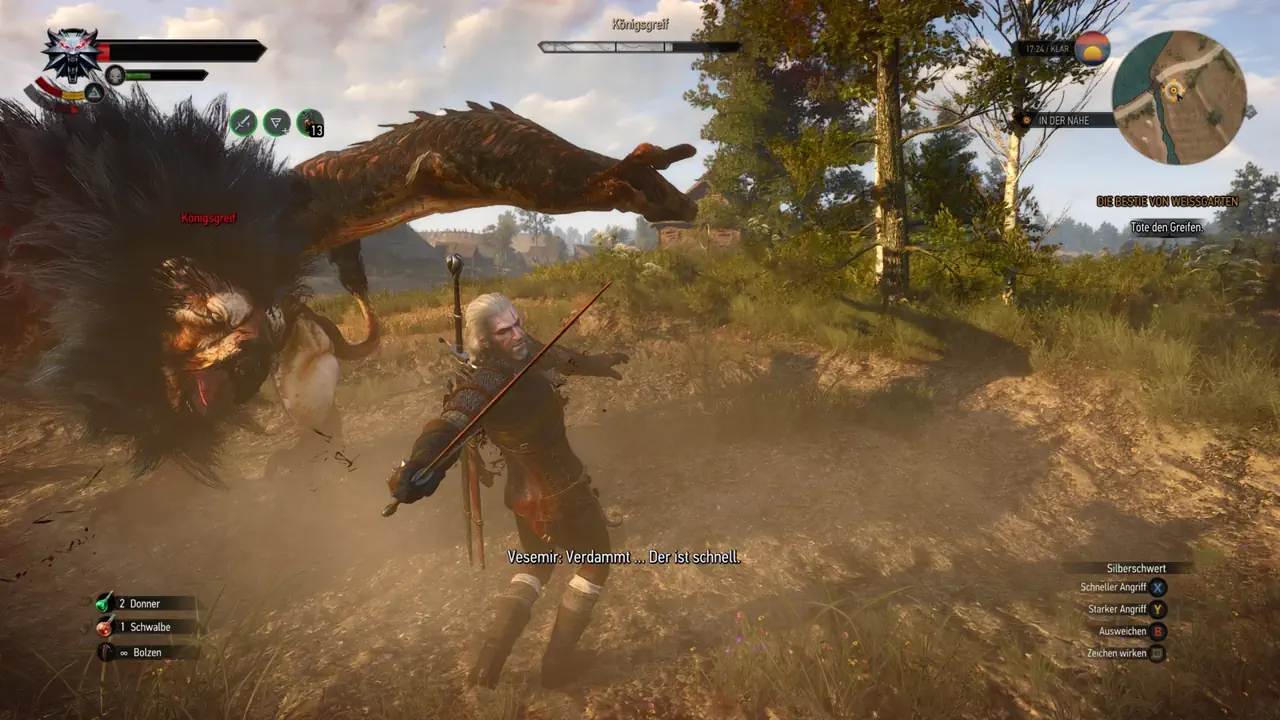Inspect the sword buff icon
This screenshot has width=1280, height=720.
pyautogui.click(x=243, y=122)
